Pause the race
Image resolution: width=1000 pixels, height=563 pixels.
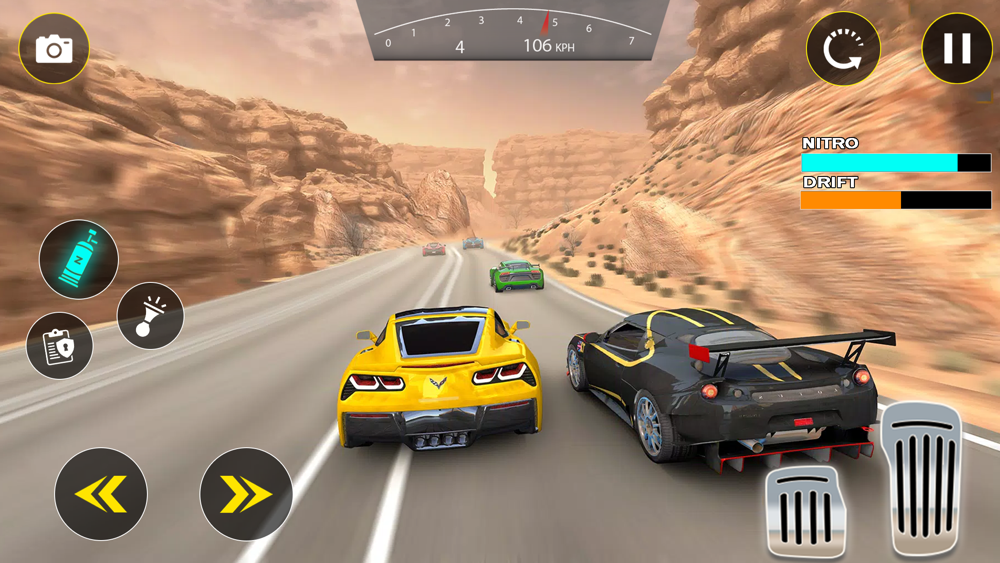click(957, 49)
